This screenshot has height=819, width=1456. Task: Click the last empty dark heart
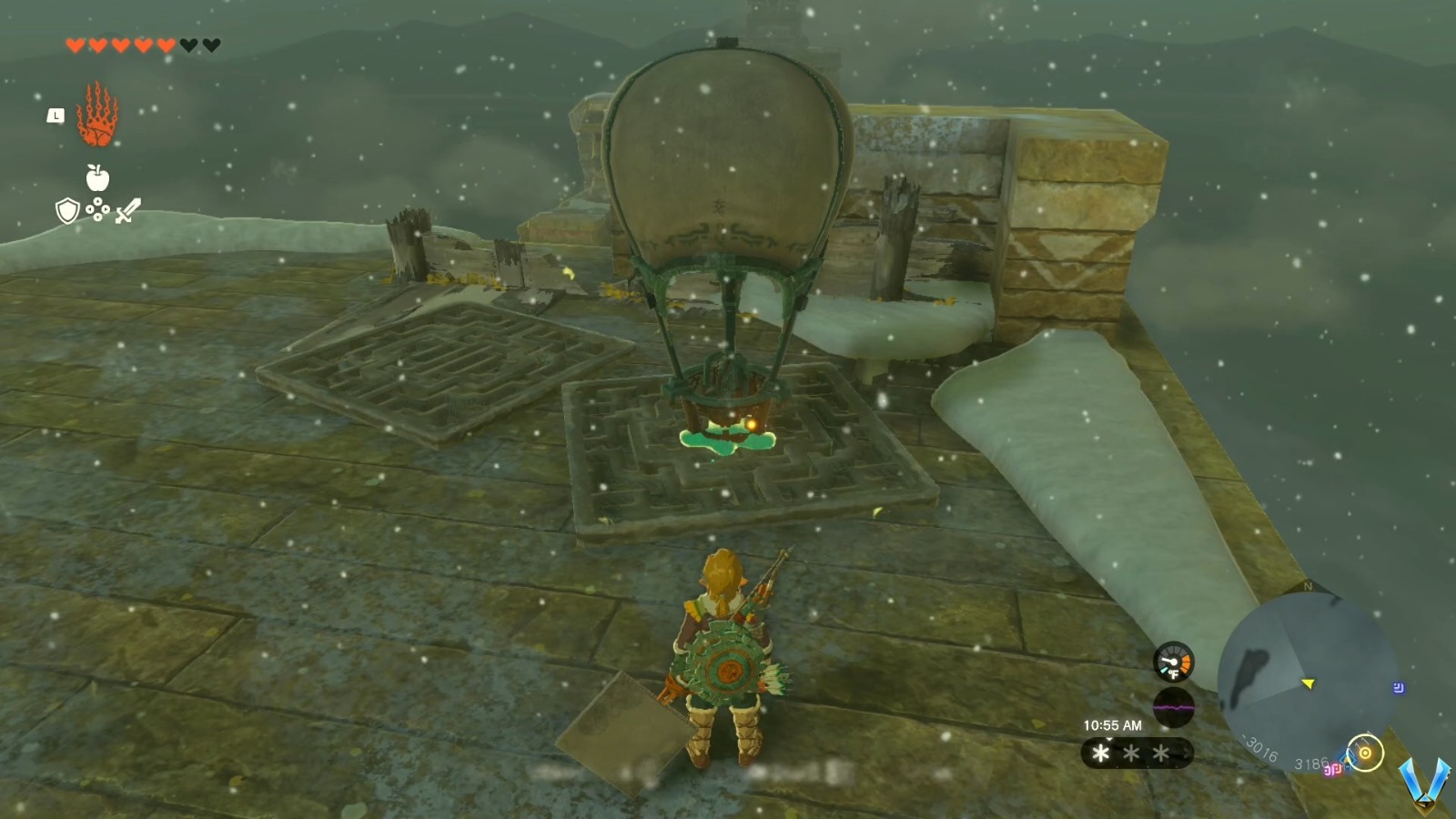pyautogui.click(x=211, y=45)
